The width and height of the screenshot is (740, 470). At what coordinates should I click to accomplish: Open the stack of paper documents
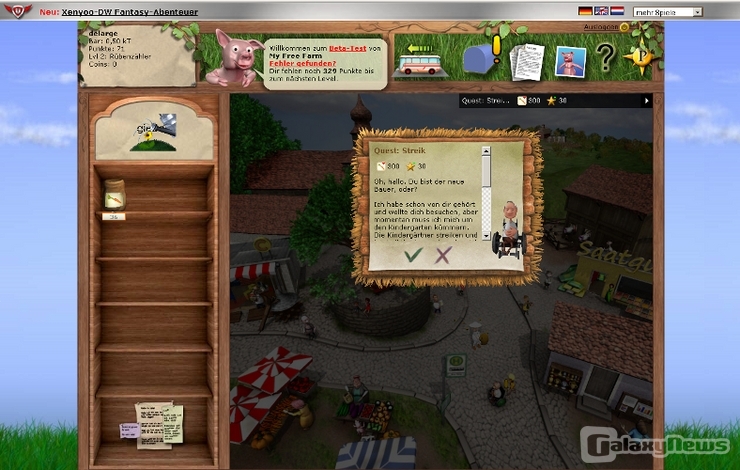pos(526,62)
